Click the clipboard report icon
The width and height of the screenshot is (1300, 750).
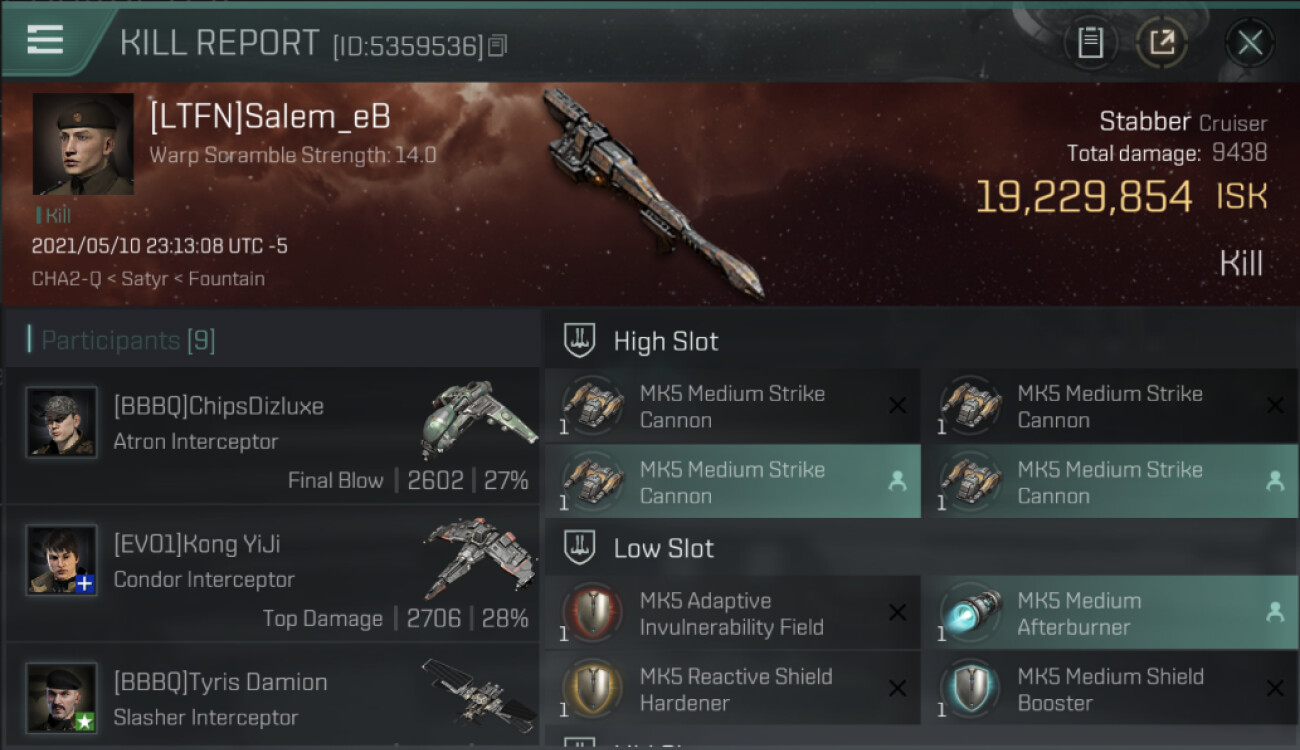(1090, 43)
